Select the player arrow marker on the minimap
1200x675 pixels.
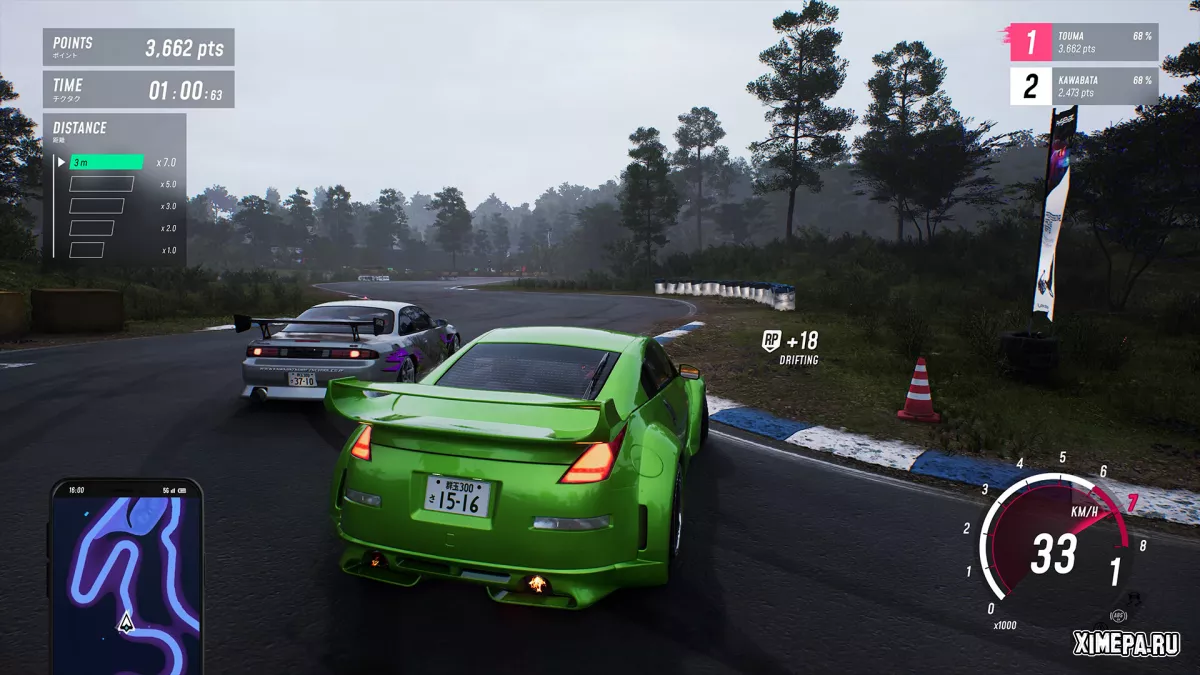tap(126, 623)
